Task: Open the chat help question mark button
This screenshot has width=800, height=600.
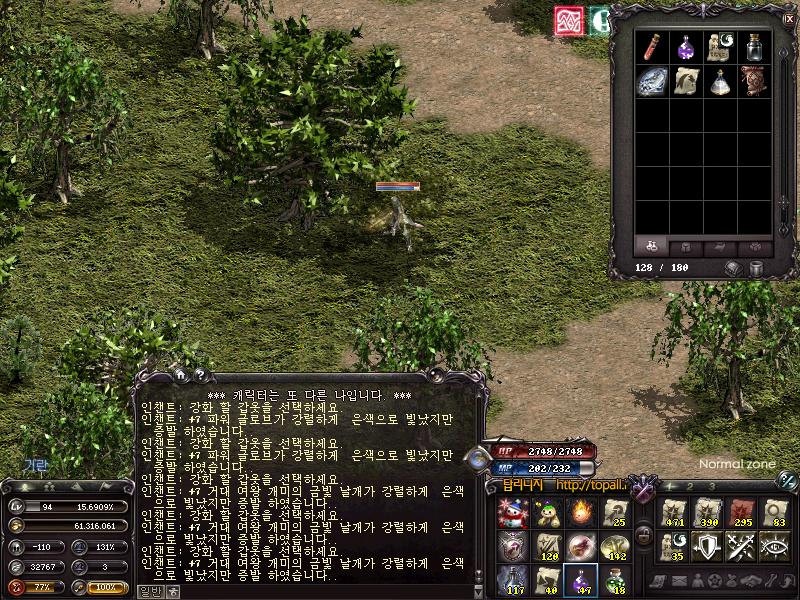Action: 200,375
